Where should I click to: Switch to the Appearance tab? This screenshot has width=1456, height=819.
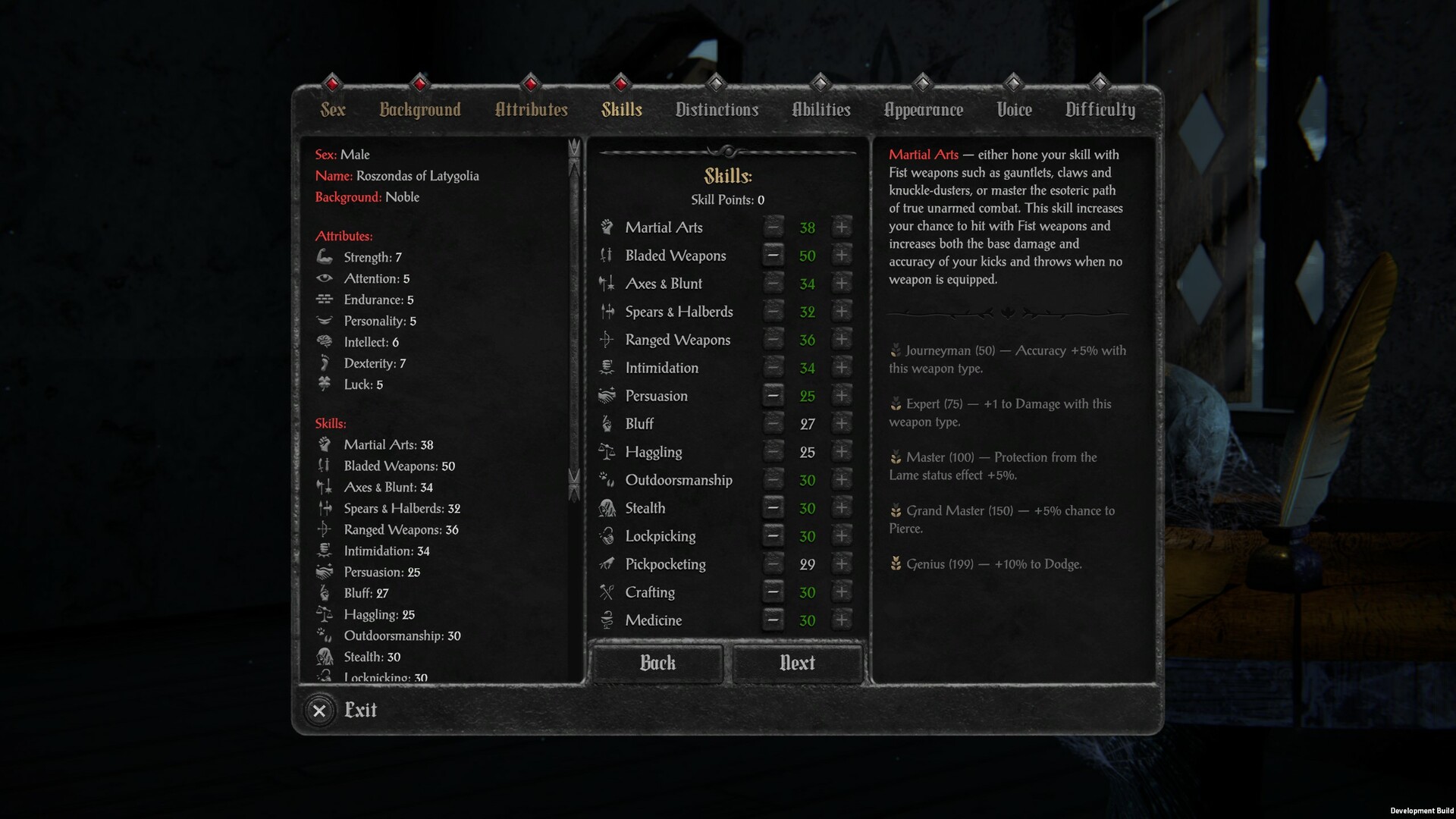[x=923, y=109]
